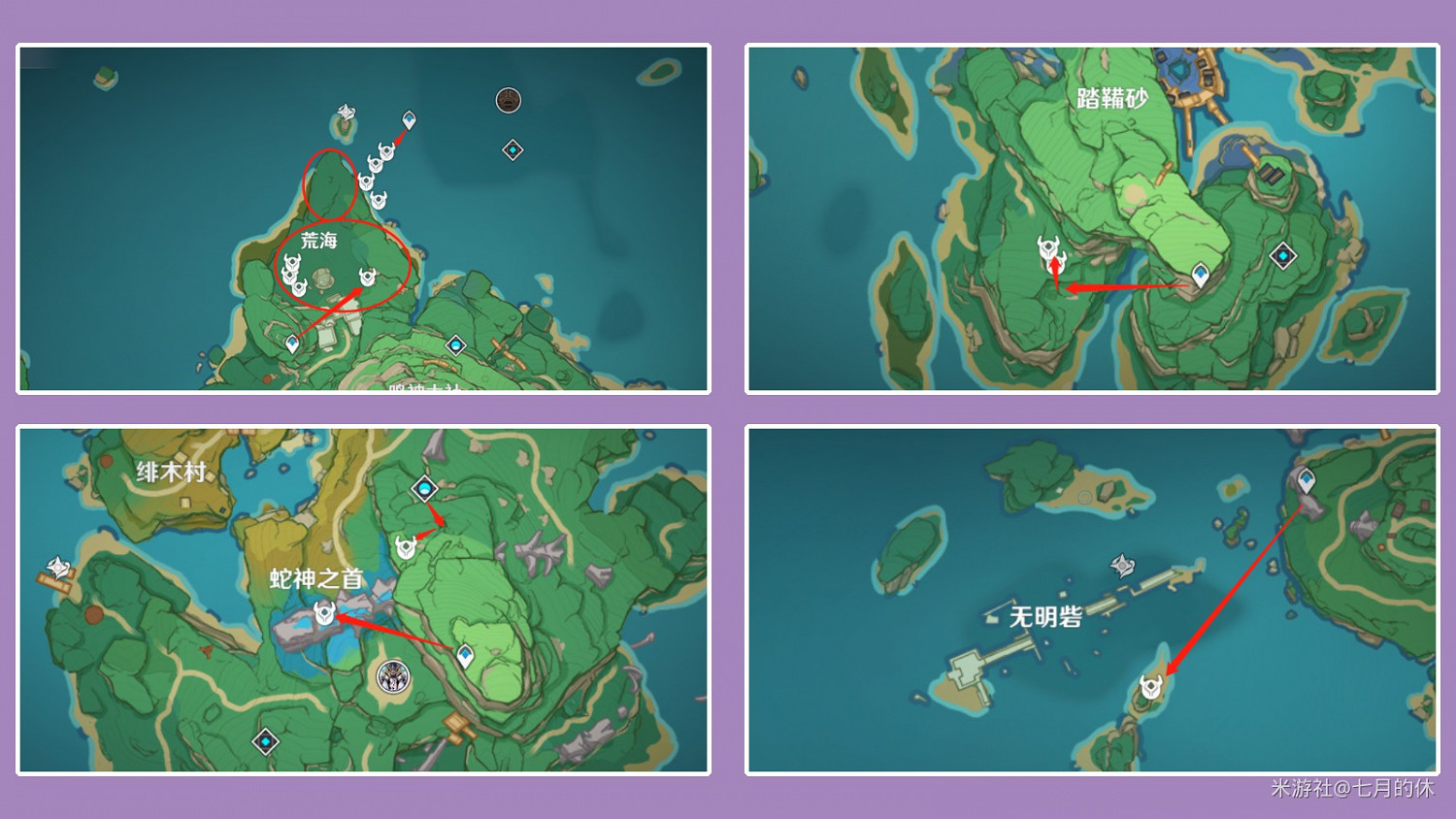The height and width of the screenshot is (819, 1456).
Task: Click the topmost enemy marker in the 荒海 coastline chain
Action: 385,150
